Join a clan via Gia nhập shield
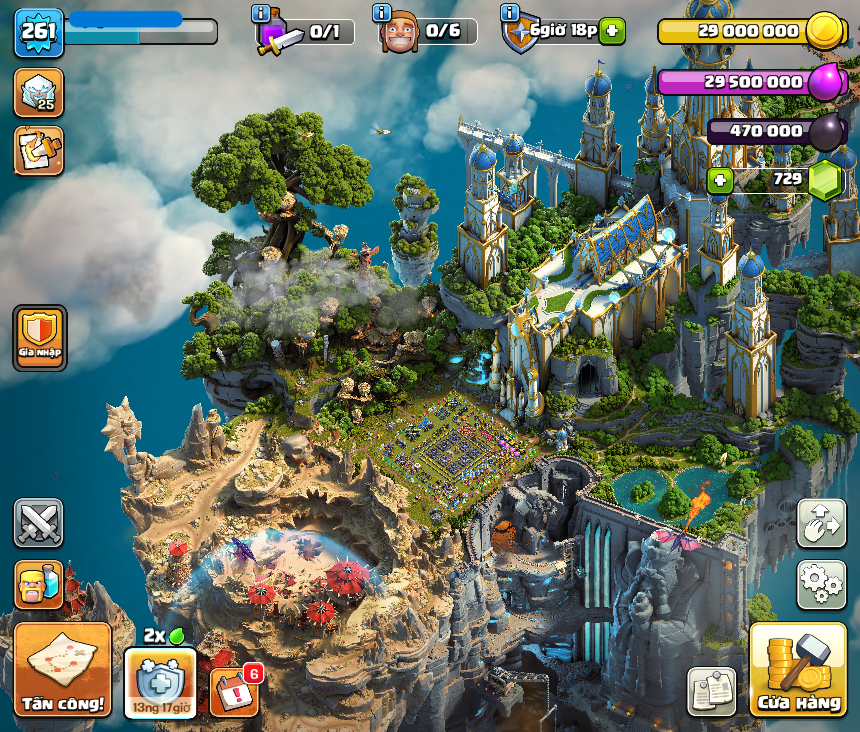This screenshot has height=732, width=860. (x=40, y=338)
